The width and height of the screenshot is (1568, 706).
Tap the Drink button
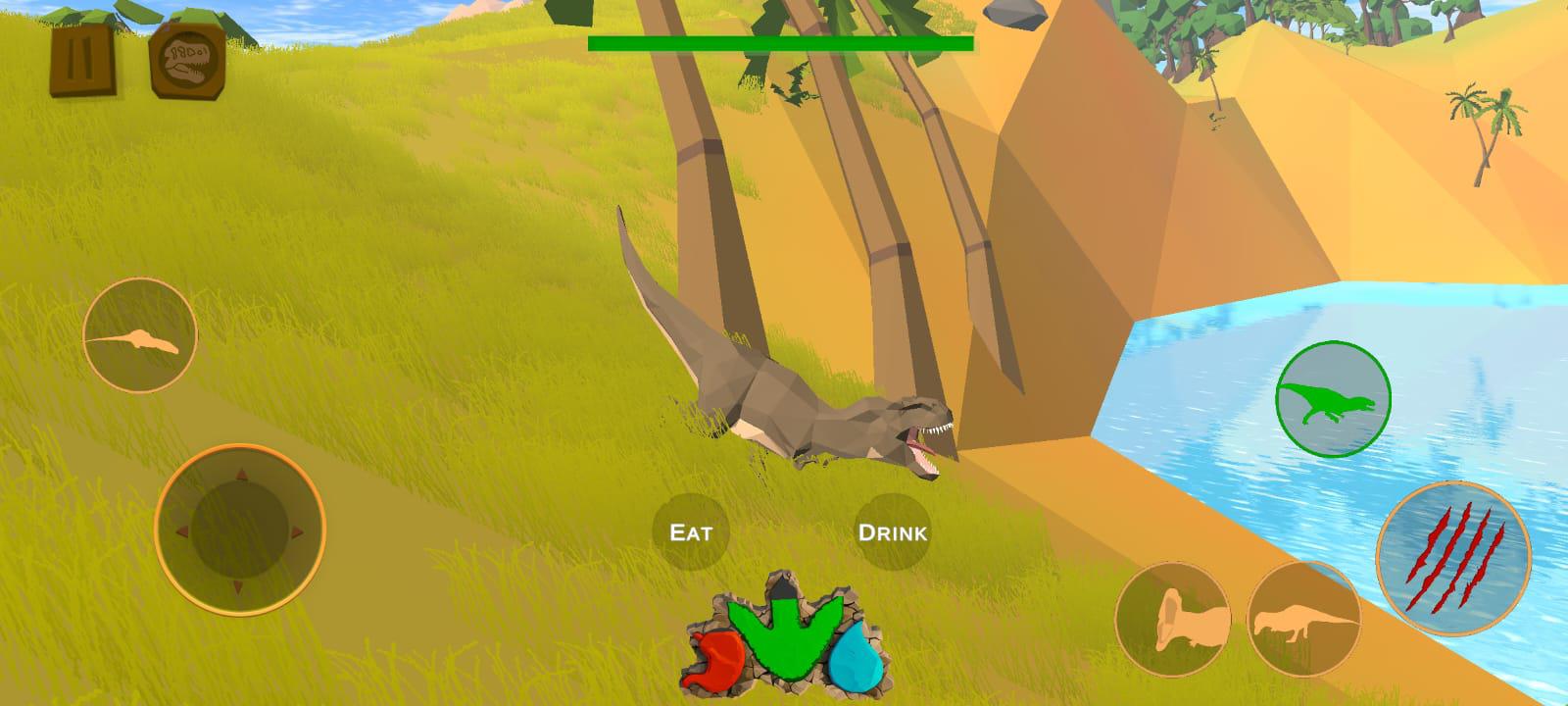tap(892, 532)
